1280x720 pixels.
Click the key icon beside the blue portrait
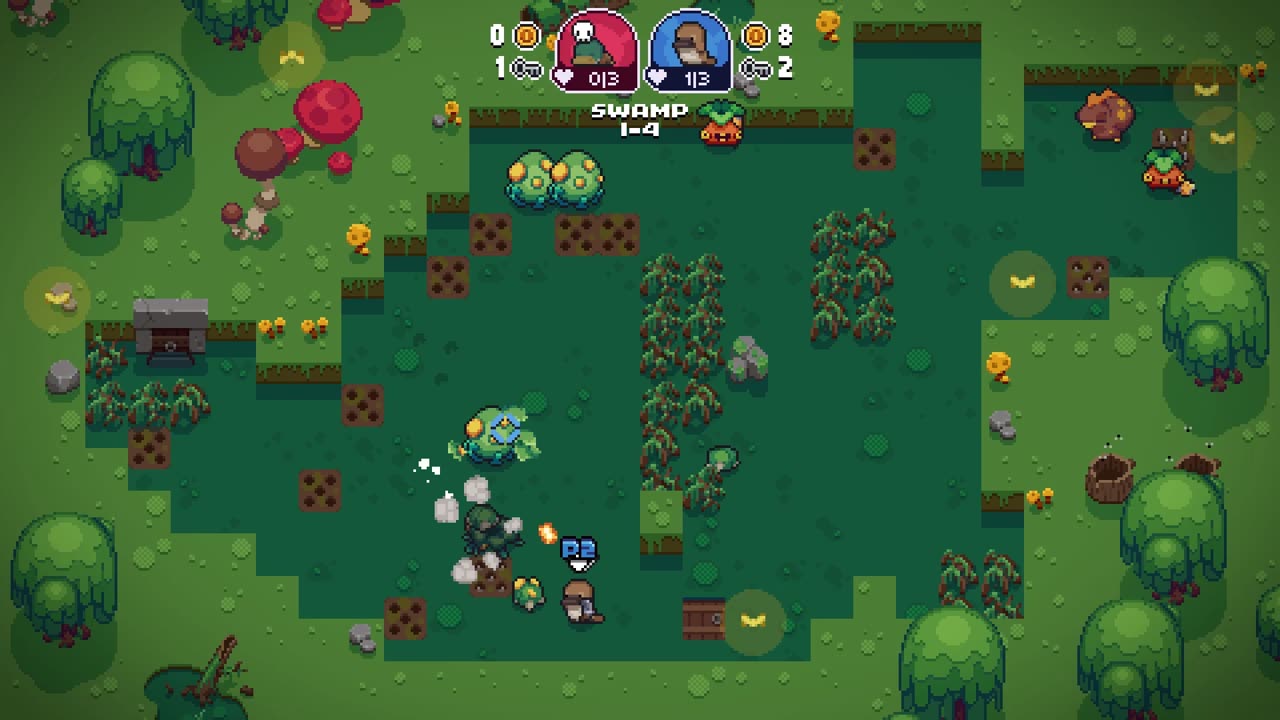(x=756, y=68)
